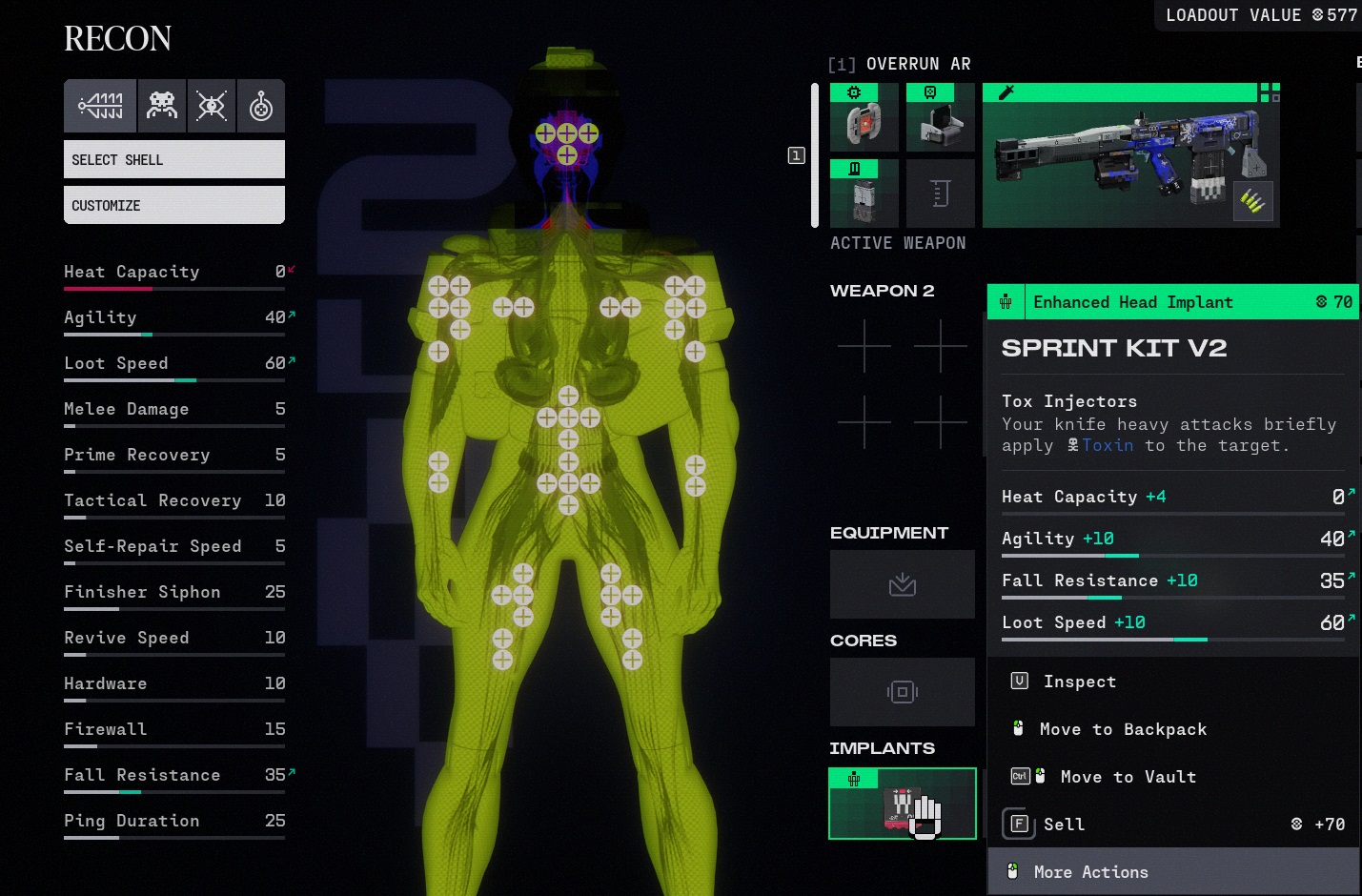Select the top-right weapon attachment mod
The width and height of the screenshot is (1362, 896).
click(940, 118)
